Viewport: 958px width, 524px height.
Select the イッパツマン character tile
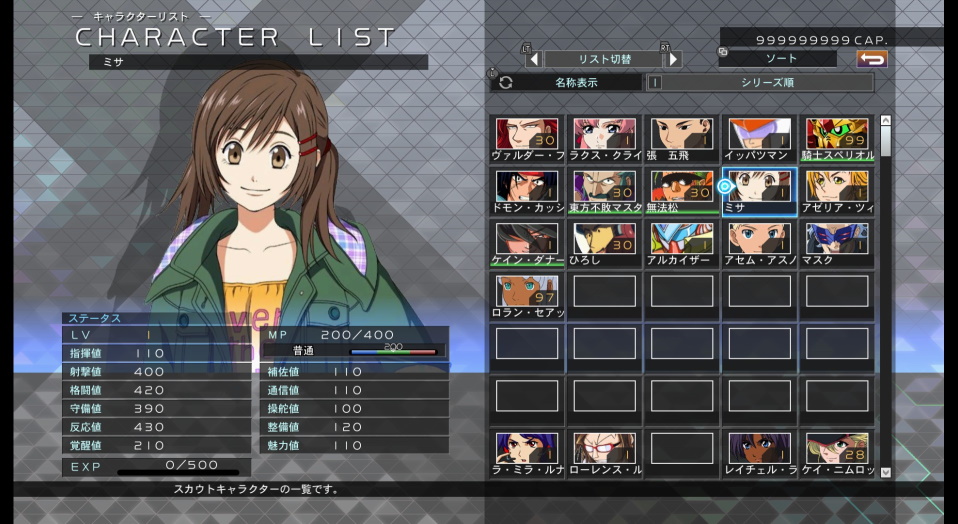[759, 139]
